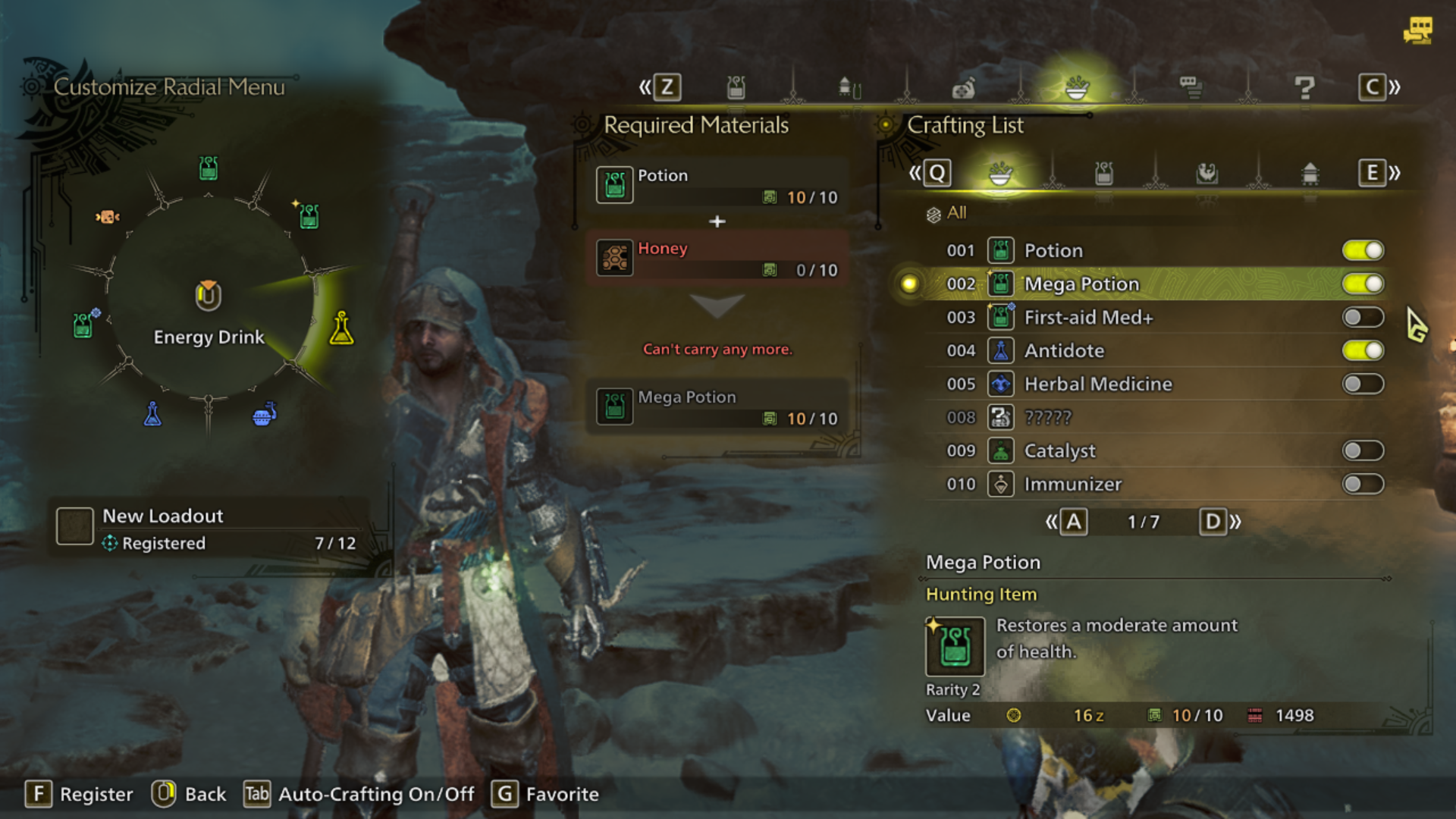The width and height of the screenshot is (1456, 819).
Task: Advance to the next crafting page with D
Action: (1214, 521)
